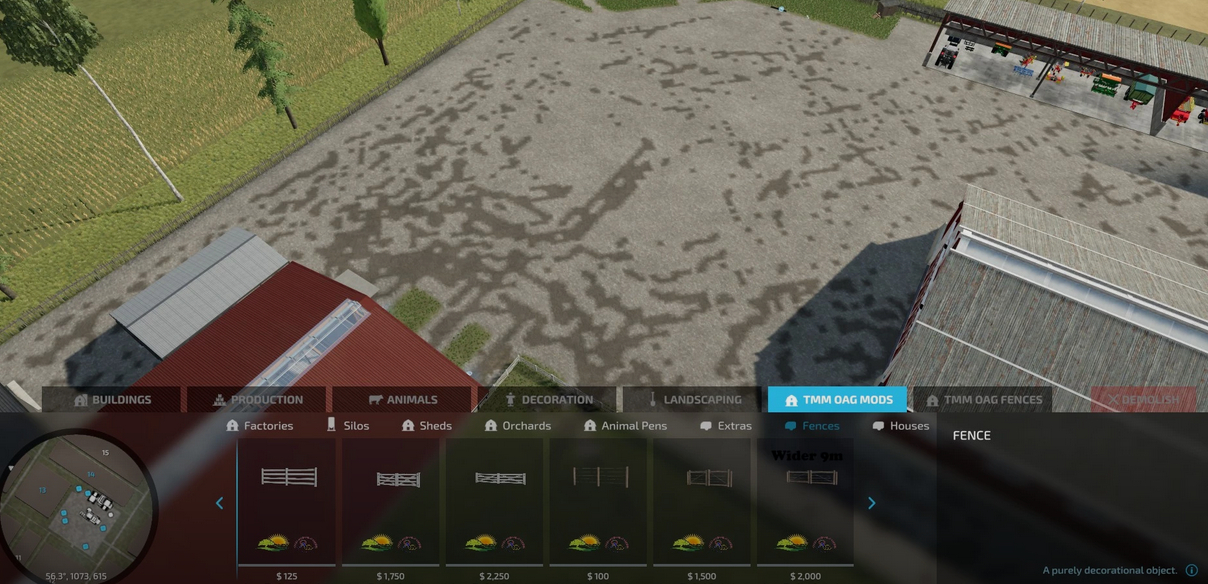Viewport: 1208px width, 584px height.
Task: Click the right arrow to see more items
Action: [x=871, y=503]
